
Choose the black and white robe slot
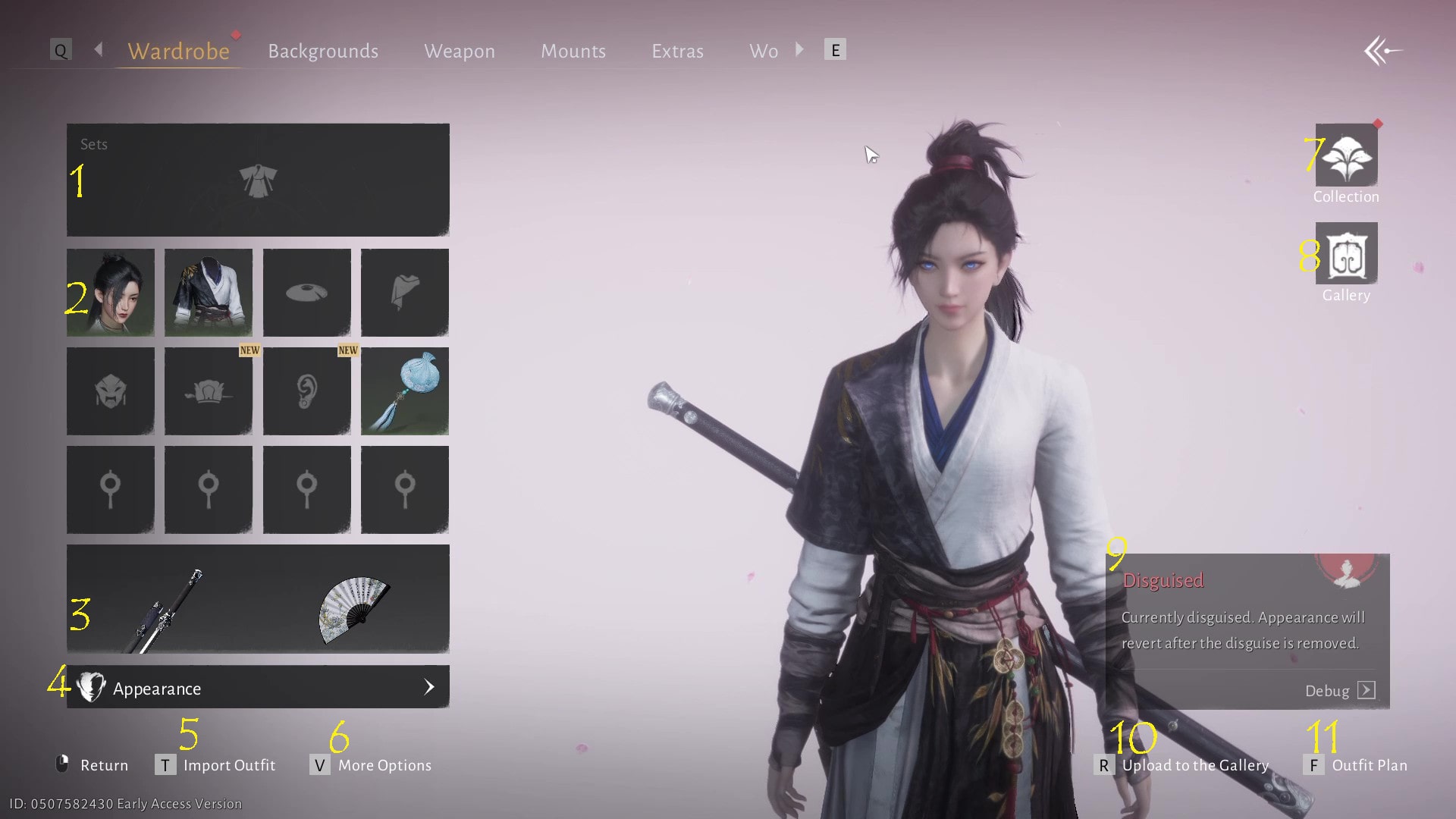209,293
